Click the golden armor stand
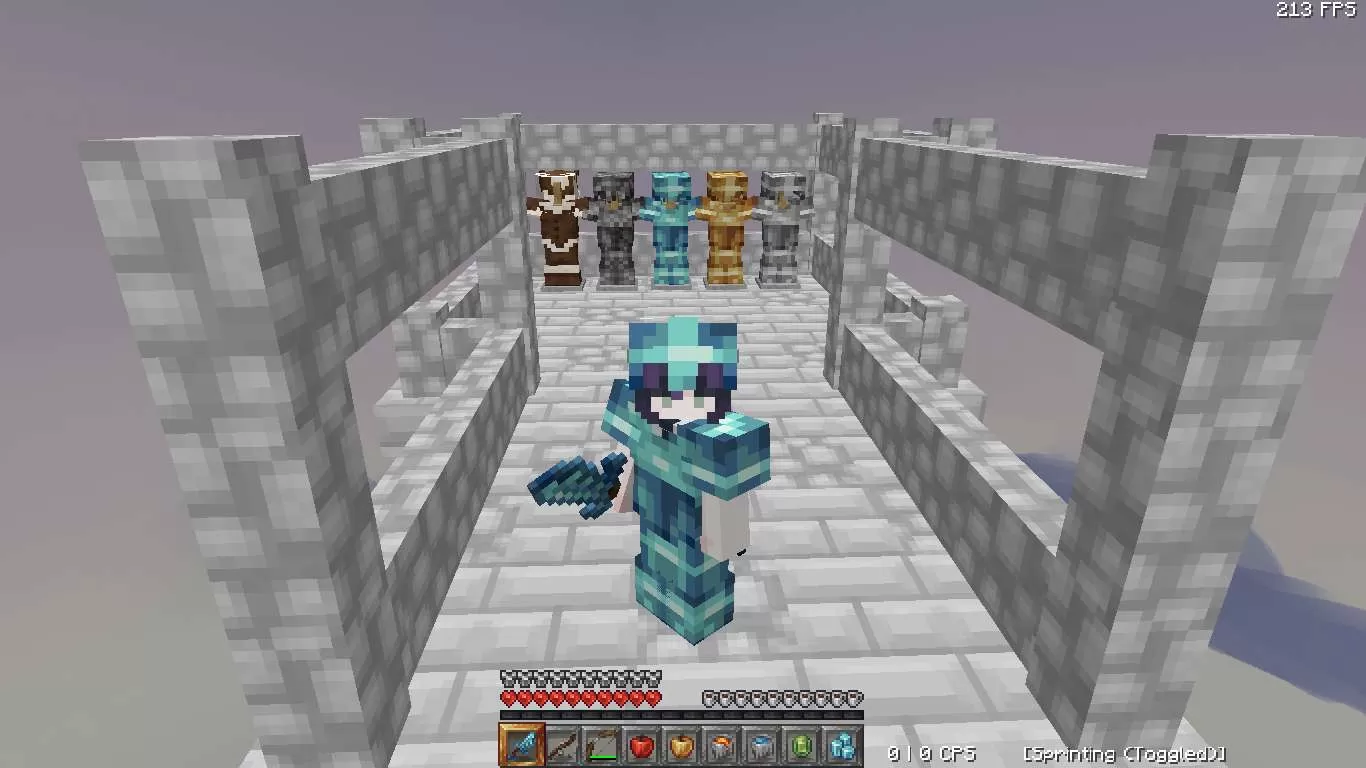1366x768 pixels. pos(726,220)
